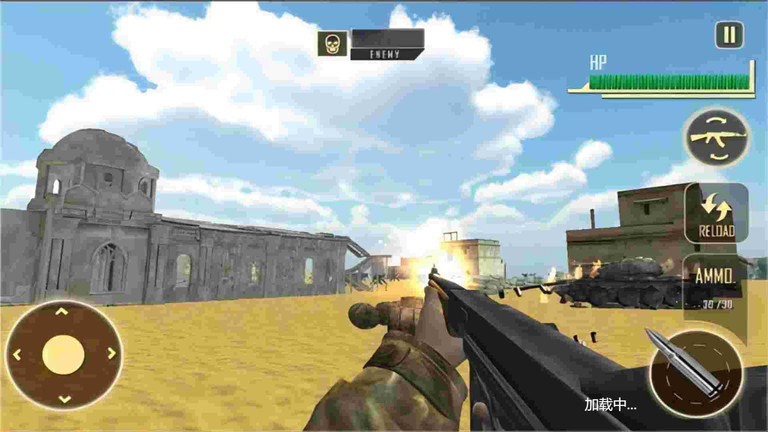Click the movement joystick
Screen dimensions: 768x432
(63, 354)
